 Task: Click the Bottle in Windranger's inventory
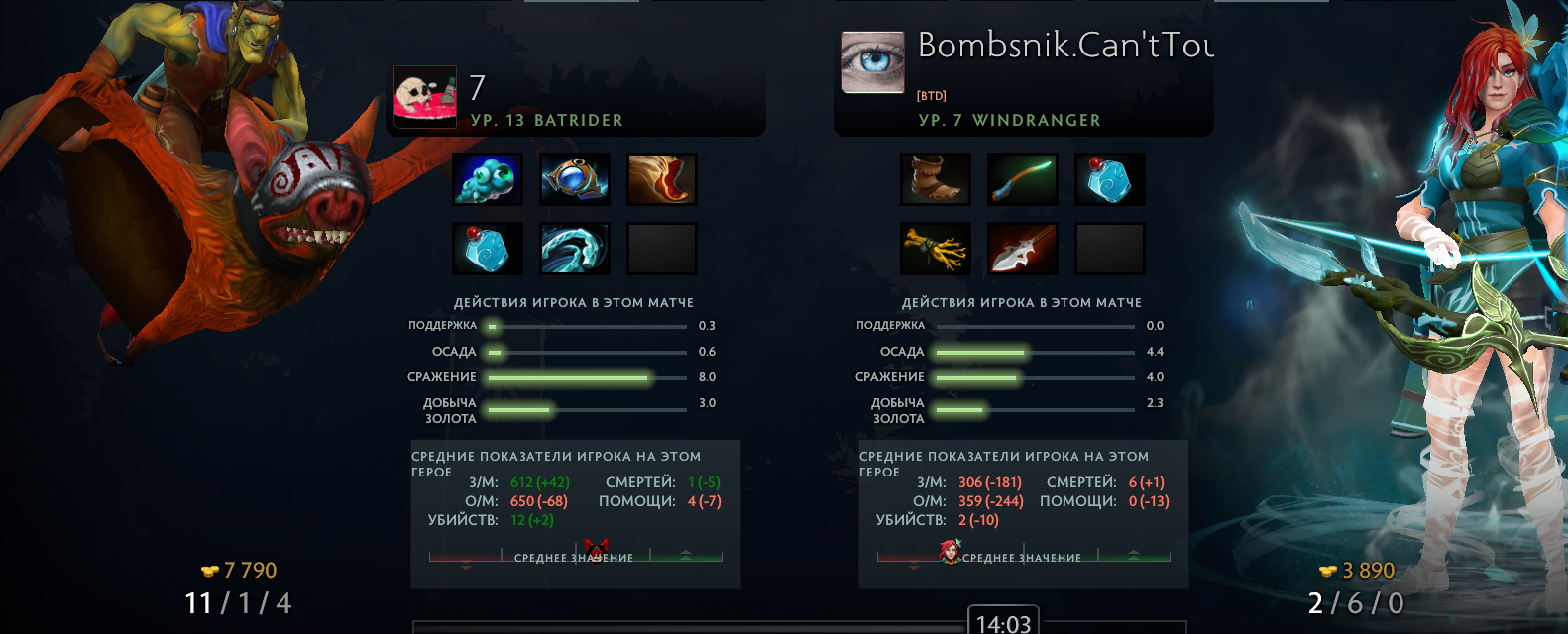[1110, 179]
